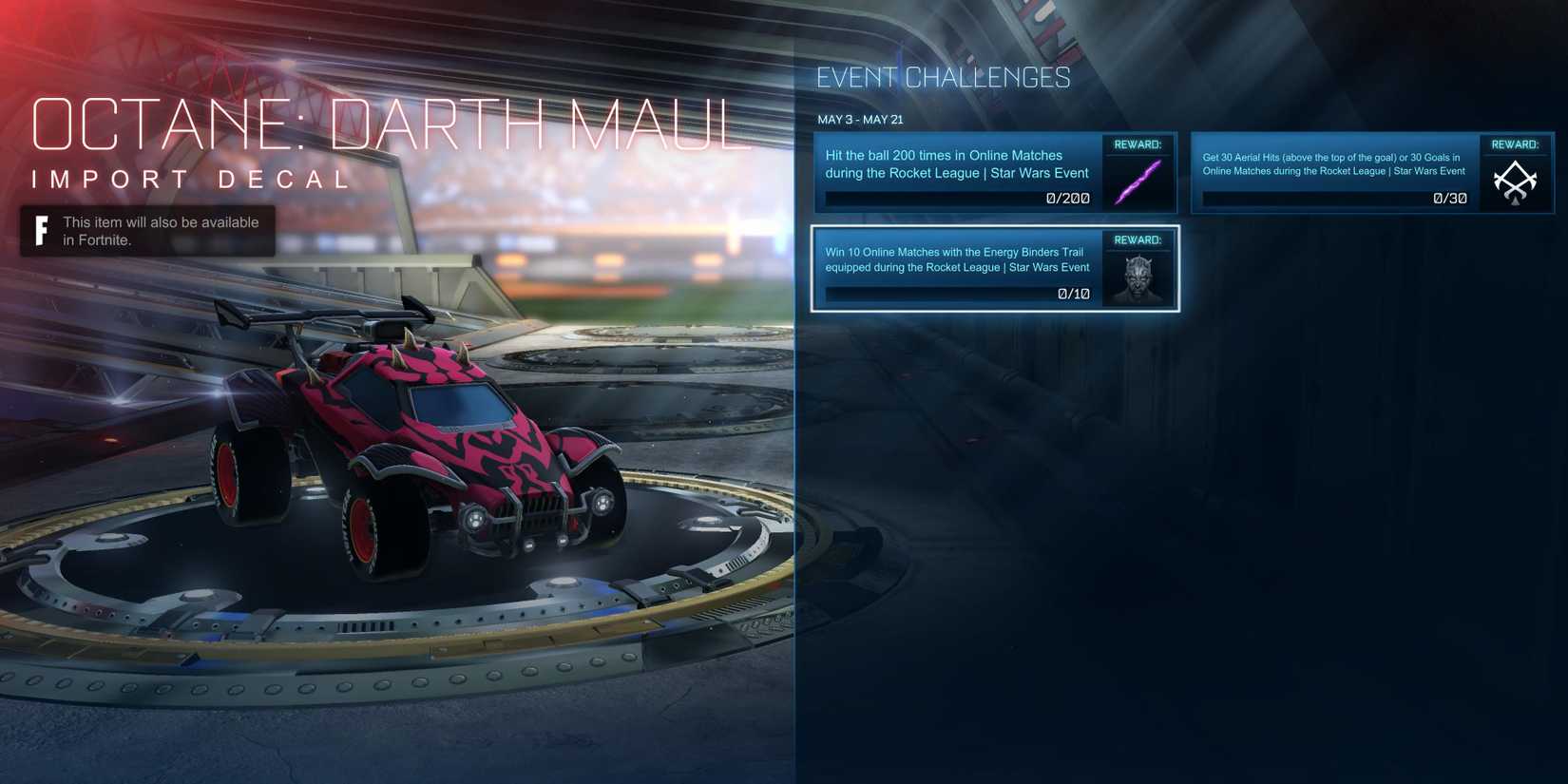Click the 0/200 progress bar

[x=955, y=198]
